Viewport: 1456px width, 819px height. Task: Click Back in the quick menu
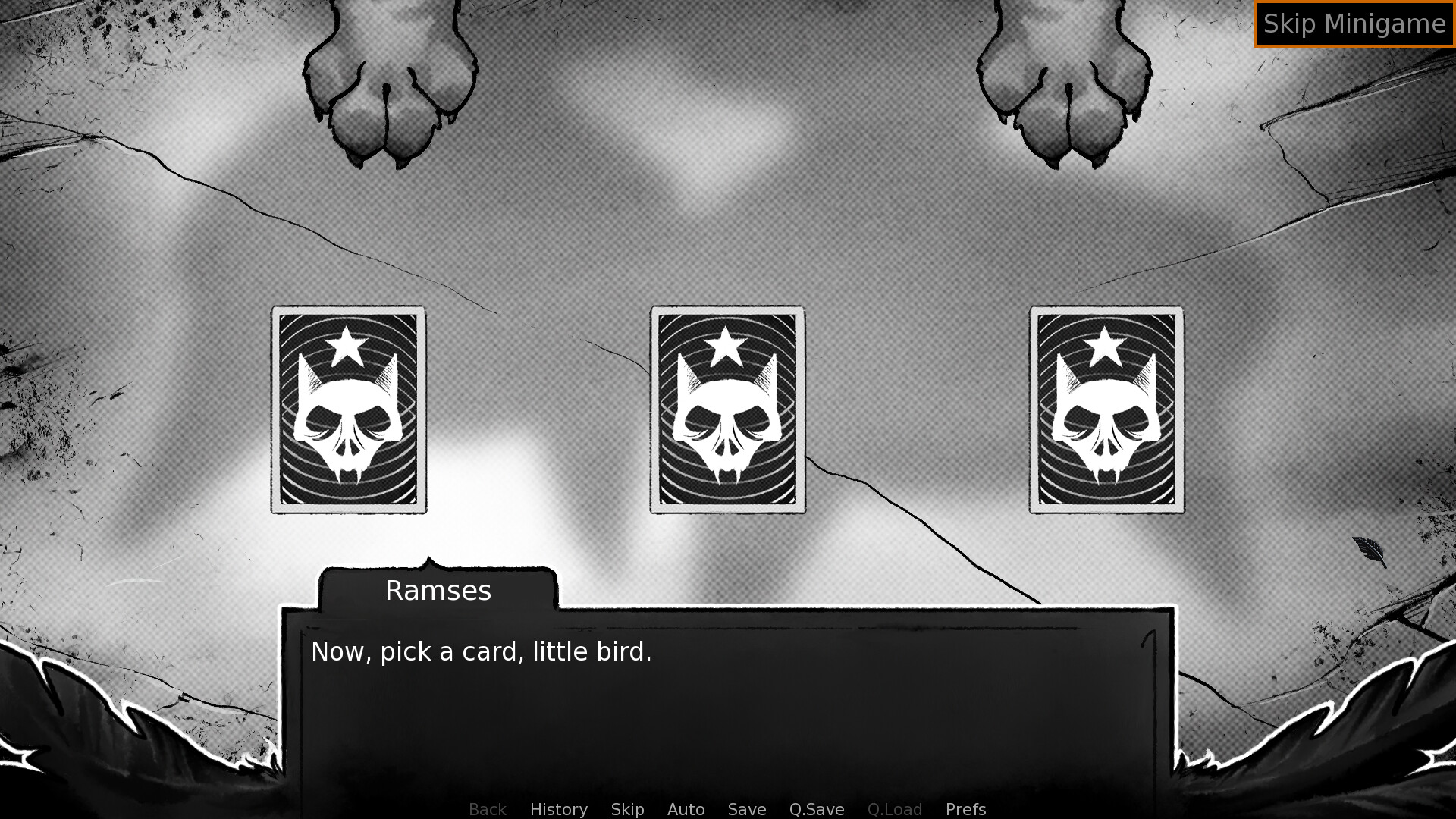487,809
